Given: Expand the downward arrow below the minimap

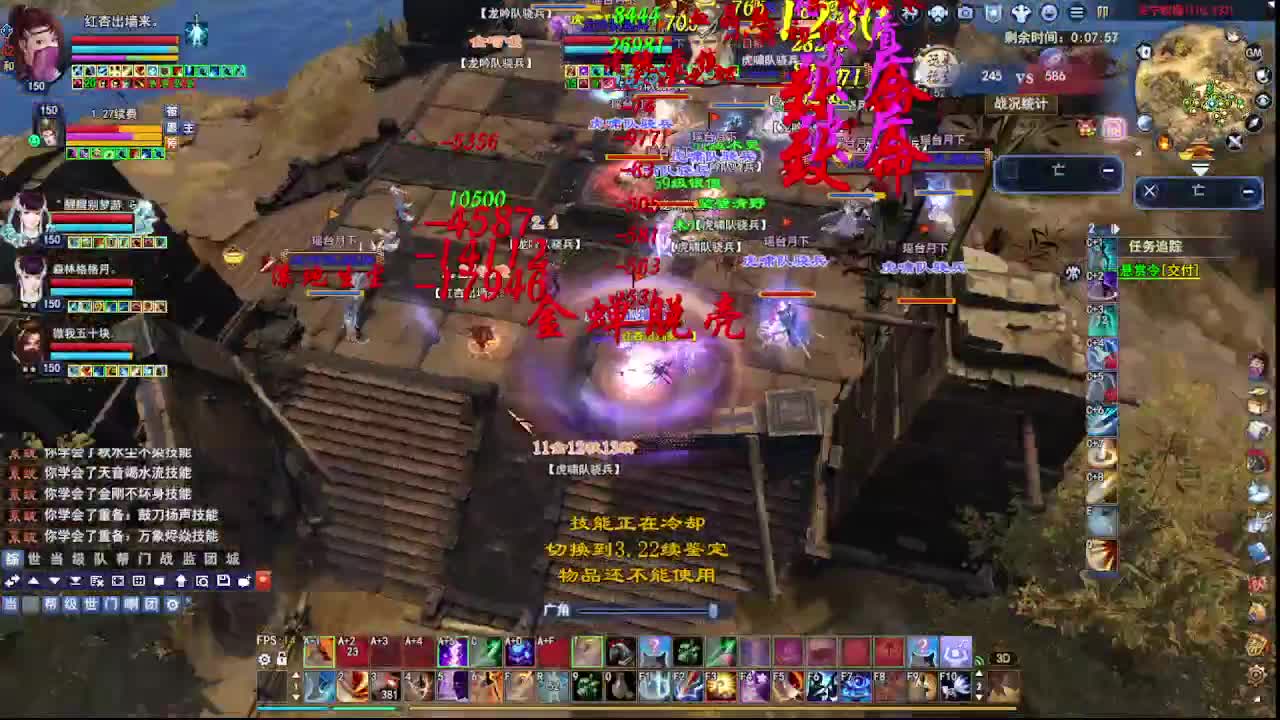Looking at the screenshot, I should (x=1201, y=167).
